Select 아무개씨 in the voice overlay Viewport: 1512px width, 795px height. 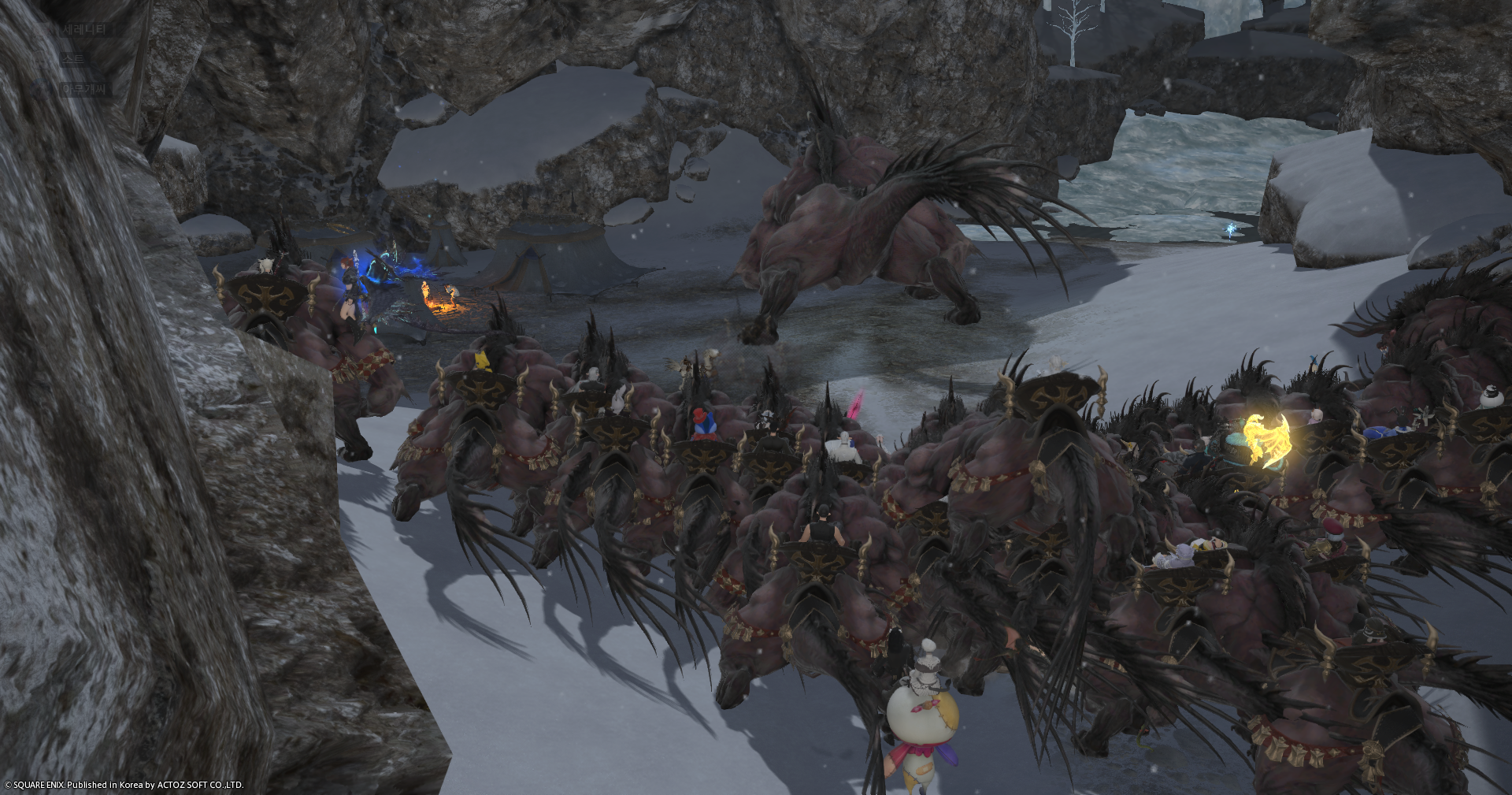pos(86,89)
